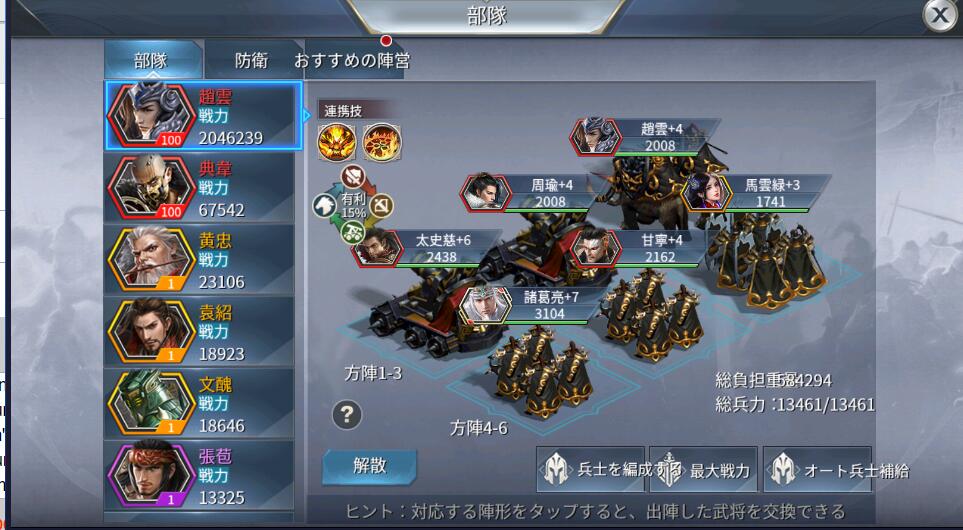The height and width of the screenshot is (530, 963).
Task: Select the 黄忠 squad row
Action: (202, 260)
